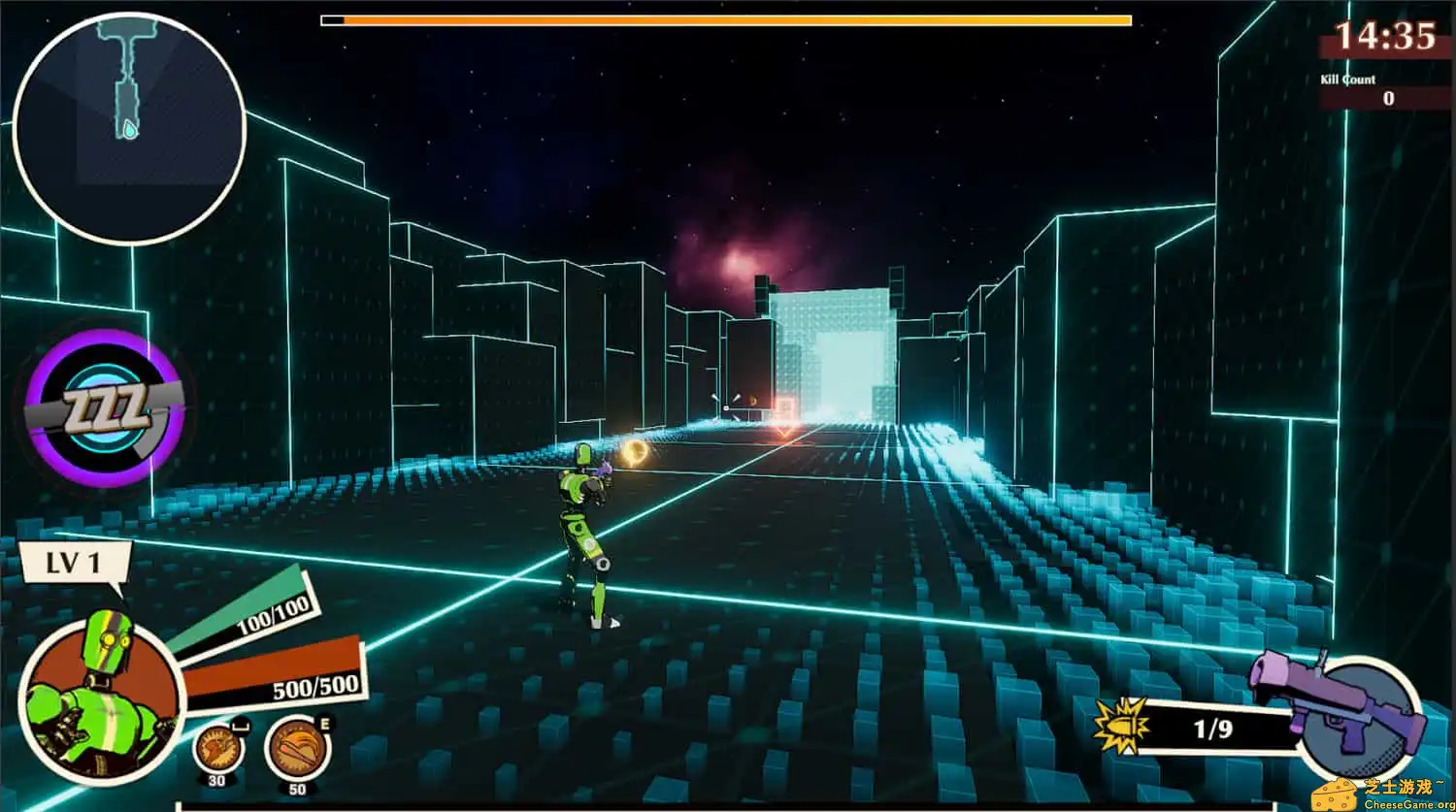
Task: Click the player character standing on the grid
Action: click(582, 534)
